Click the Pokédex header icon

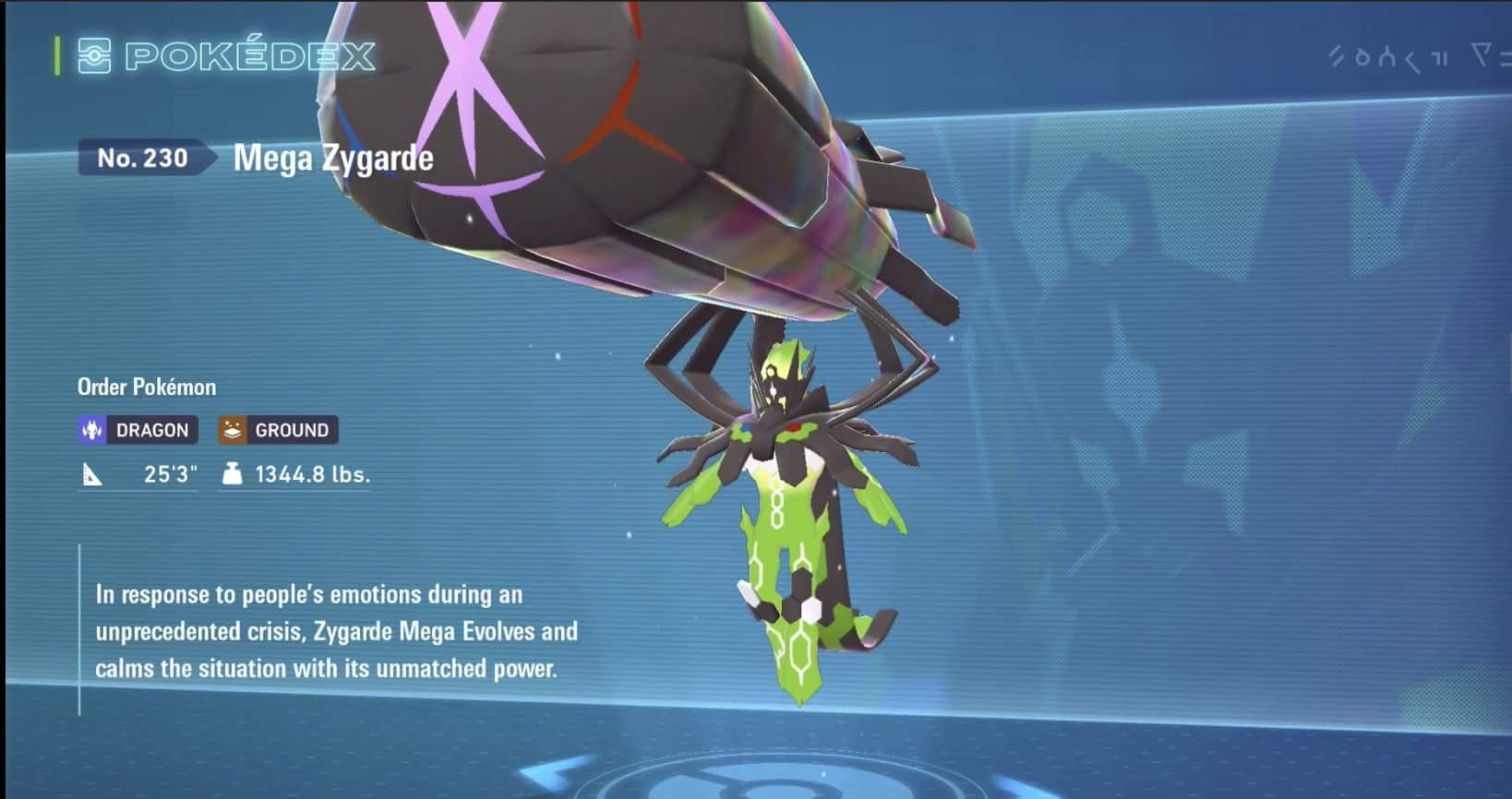coord(94,56)
